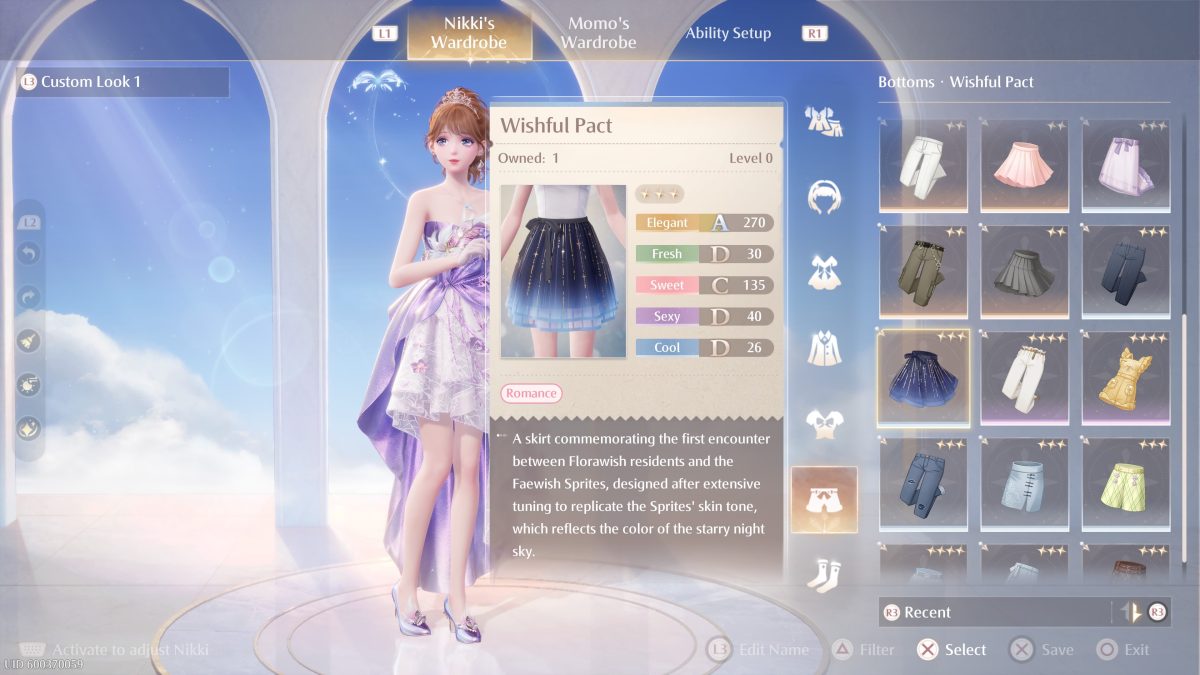
Task: Open the Custom Look 1 selector
Action: pos(124,82)
